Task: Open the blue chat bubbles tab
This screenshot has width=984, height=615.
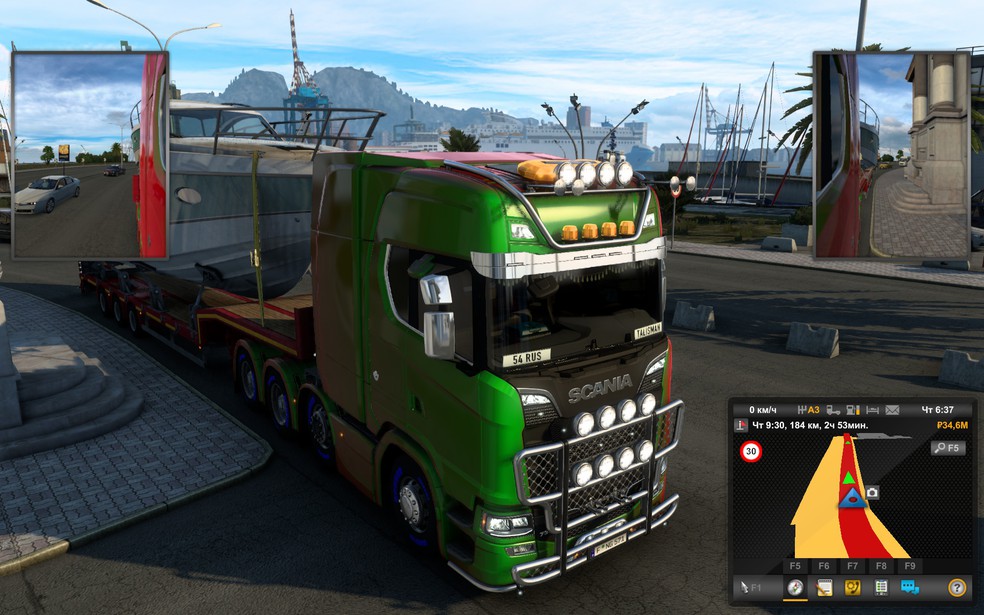Action: pyautogui.click(x=910, y=588)
